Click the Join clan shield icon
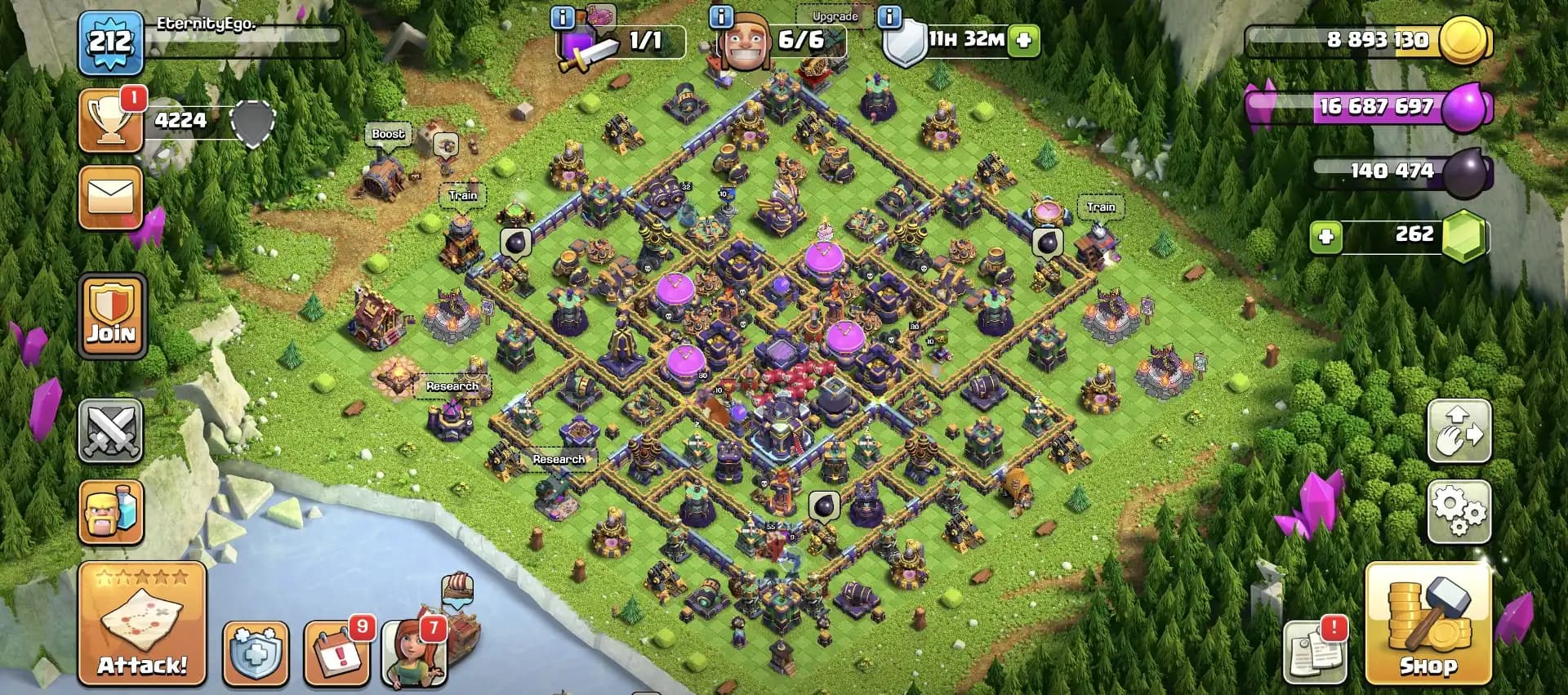This screenshot has width=1568, height=695. (111, 314)
